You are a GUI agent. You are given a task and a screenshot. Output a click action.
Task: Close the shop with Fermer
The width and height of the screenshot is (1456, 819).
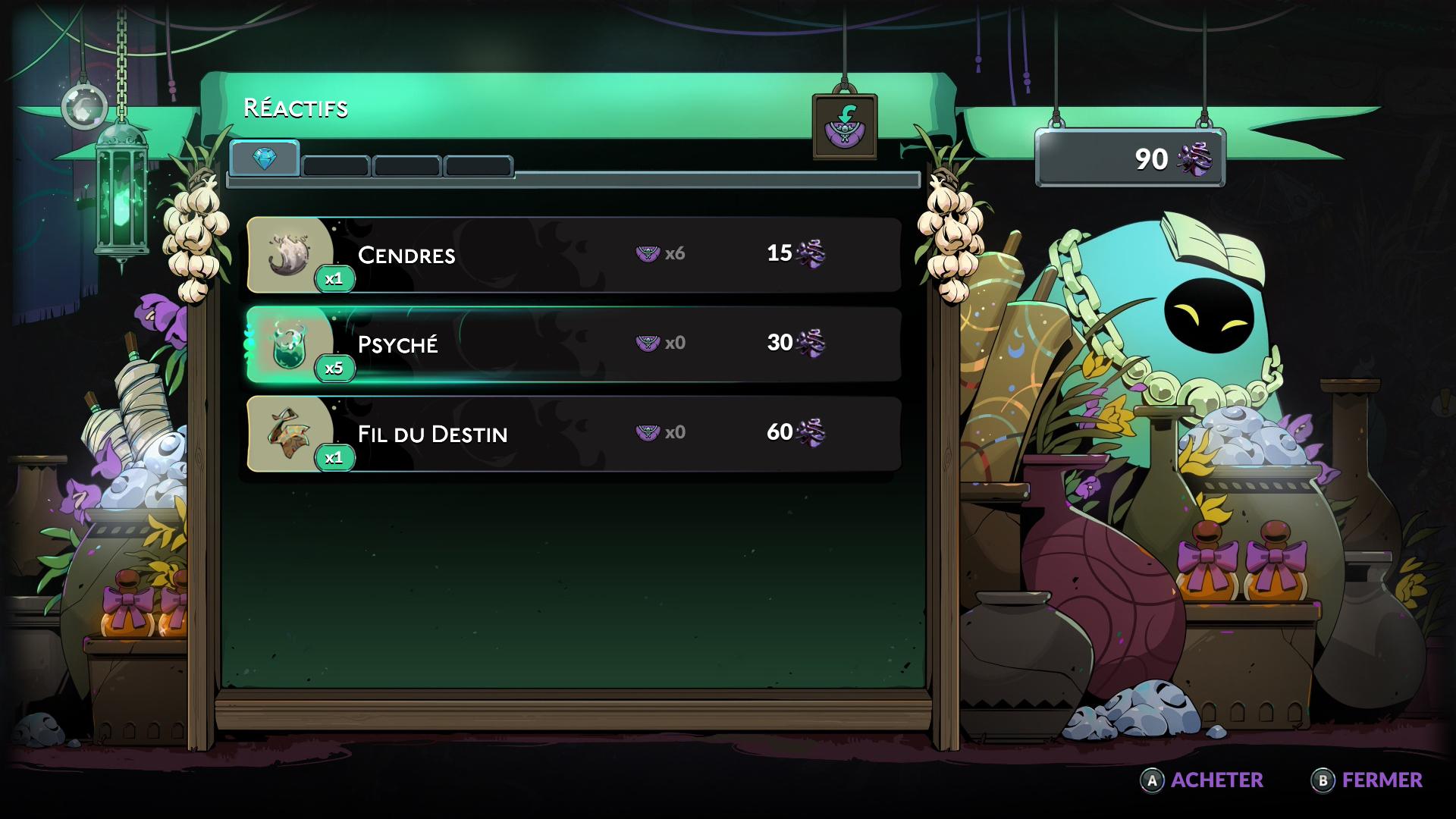pyautogui.click(x=1367, y=780)
